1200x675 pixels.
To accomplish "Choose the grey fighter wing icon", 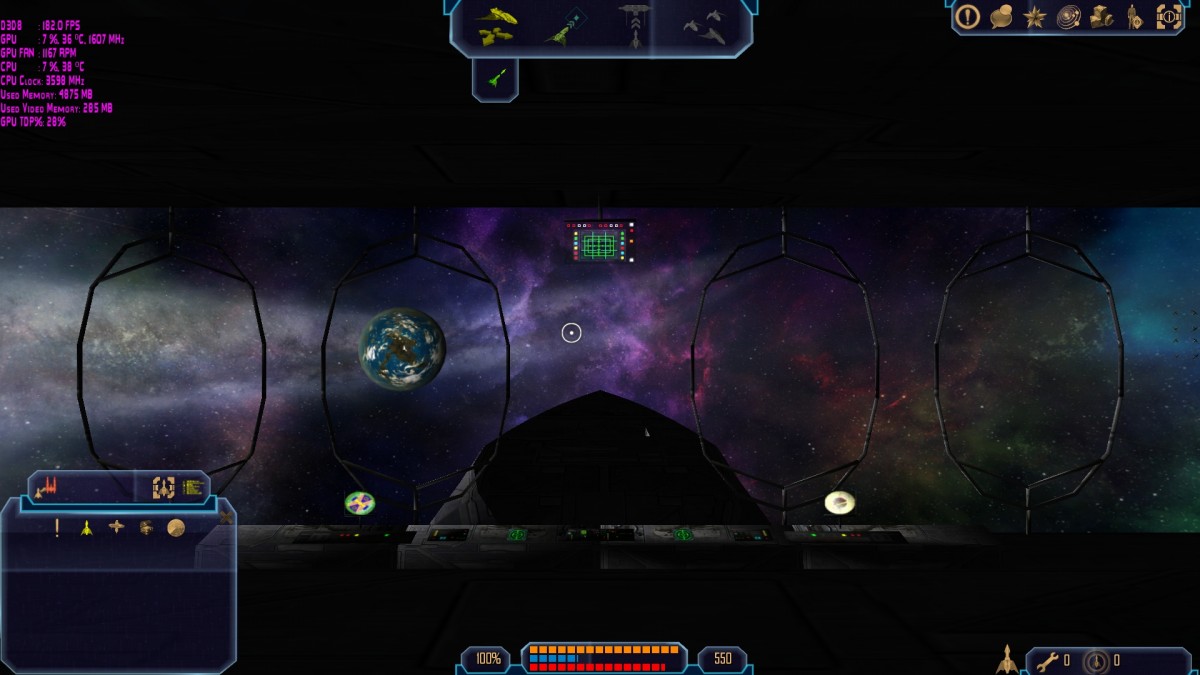I will pos(705,26).
